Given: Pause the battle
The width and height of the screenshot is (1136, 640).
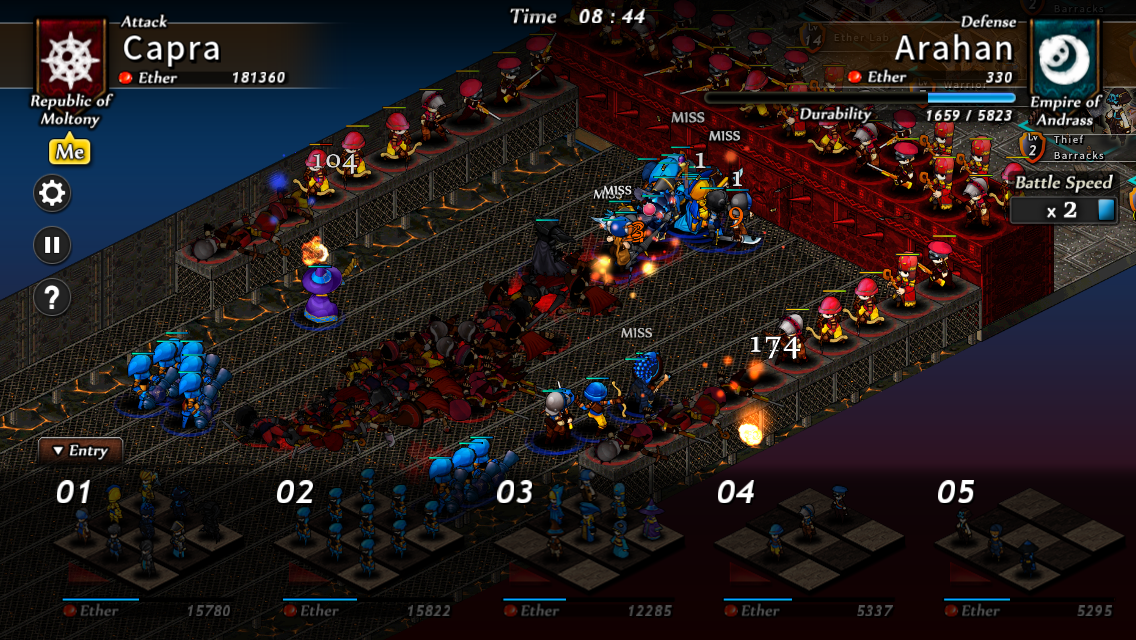Looking at the screenshot, I should 52,245.
